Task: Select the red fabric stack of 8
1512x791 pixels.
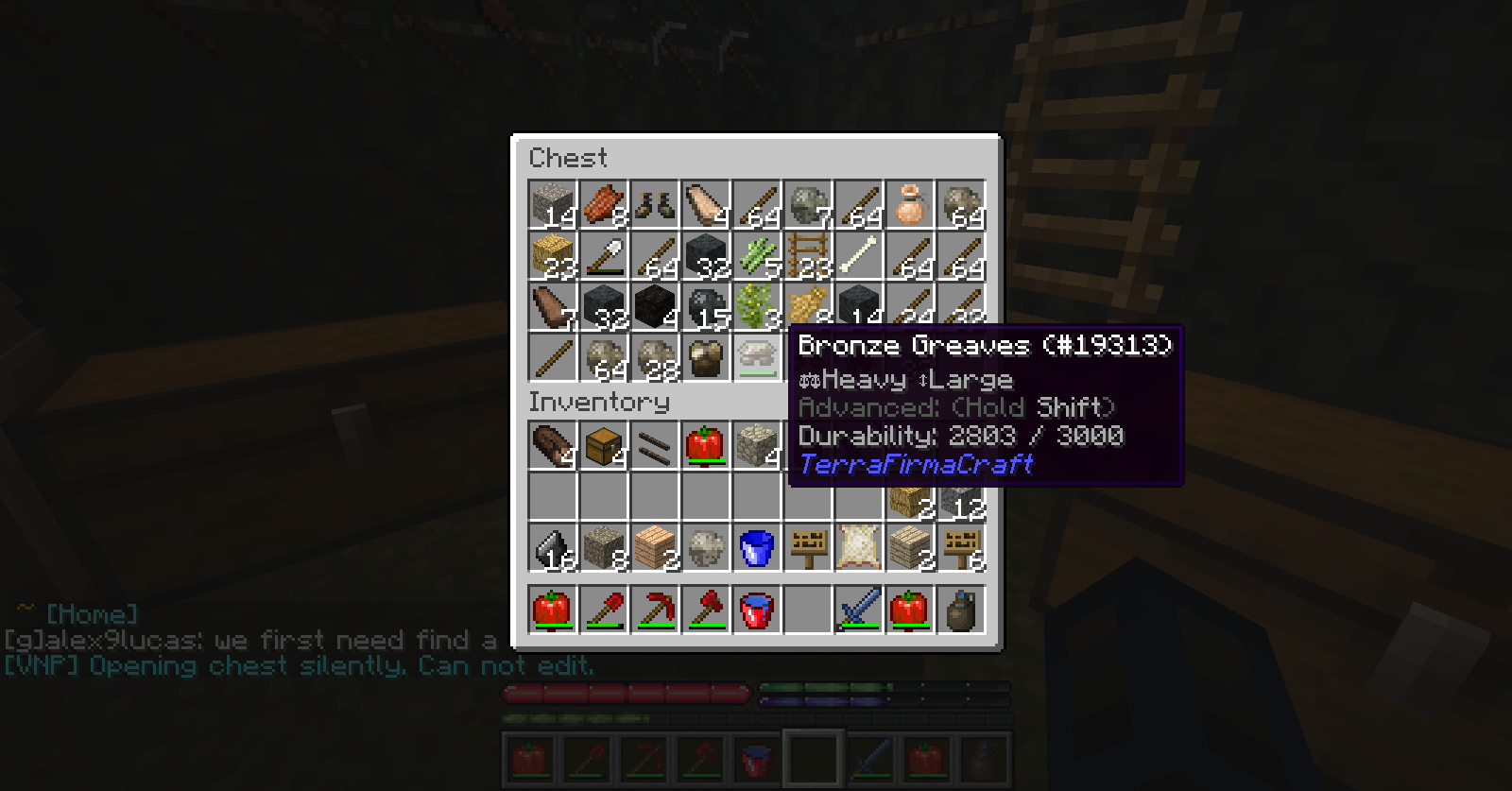Action: point(604,205)
